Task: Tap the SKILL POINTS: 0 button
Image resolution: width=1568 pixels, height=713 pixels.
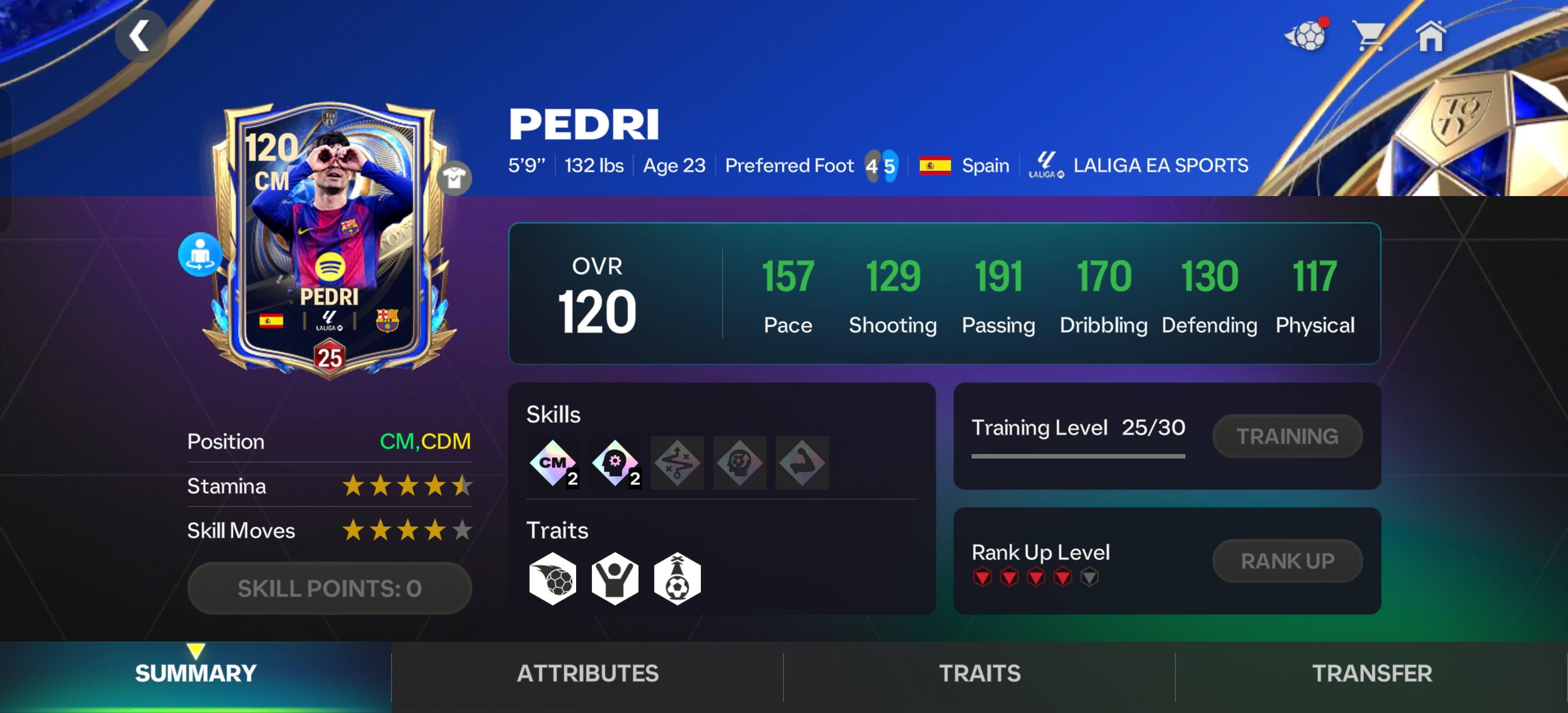Action: pyautogui.click(x=329, y=588)
